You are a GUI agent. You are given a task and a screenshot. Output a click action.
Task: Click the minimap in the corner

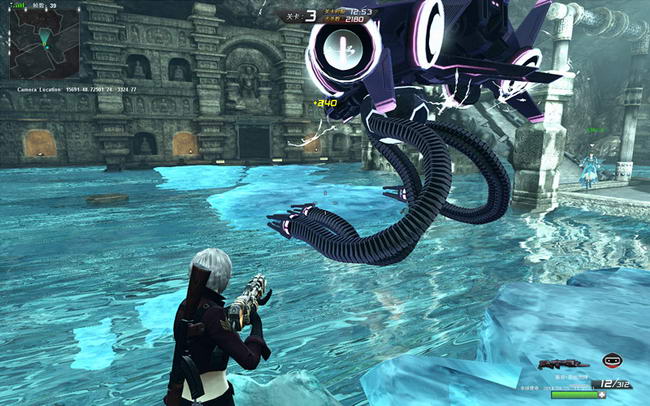click(x=43, y=44)
